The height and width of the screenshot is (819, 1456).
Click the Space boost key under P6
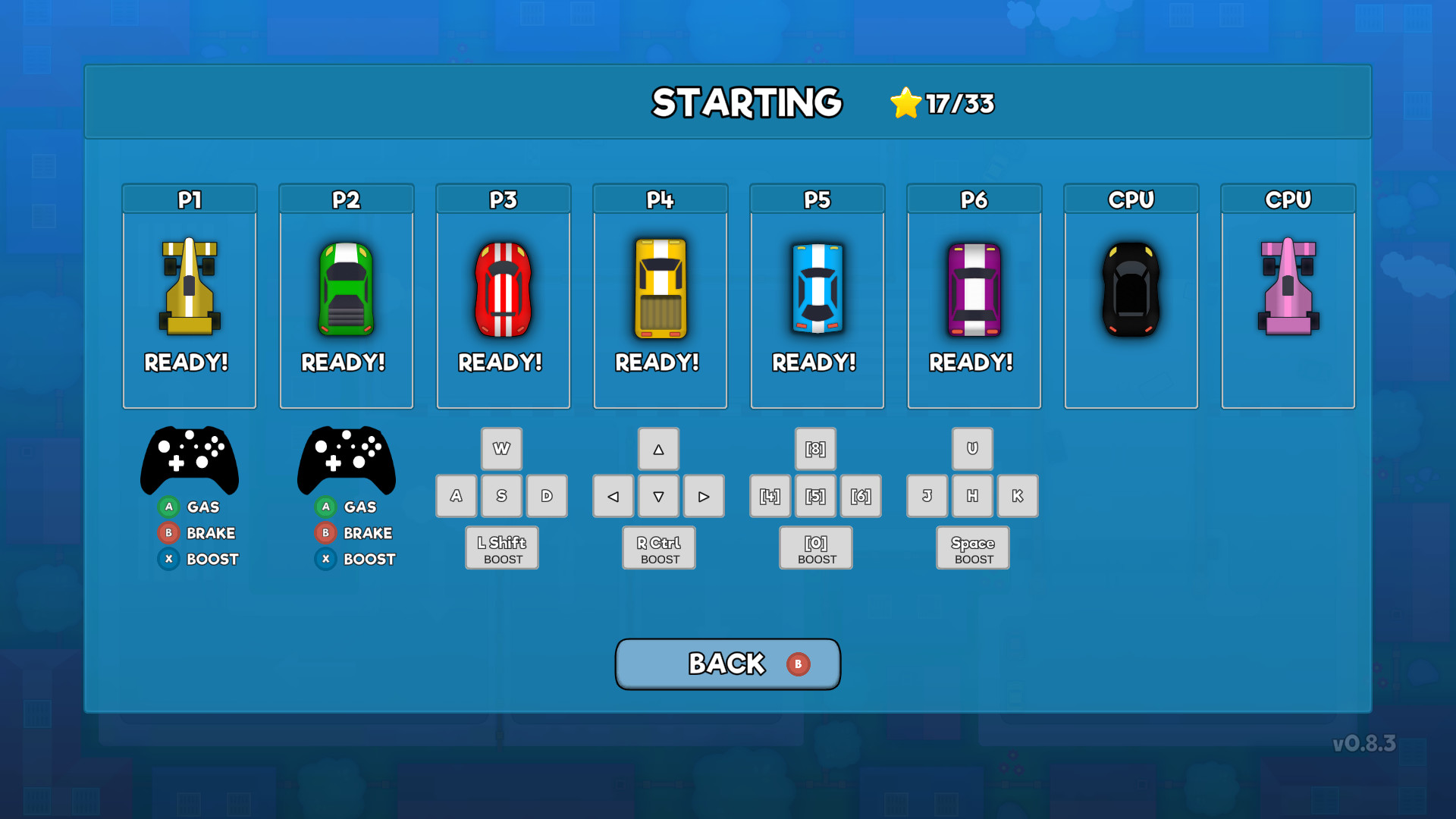pos(972,548)
